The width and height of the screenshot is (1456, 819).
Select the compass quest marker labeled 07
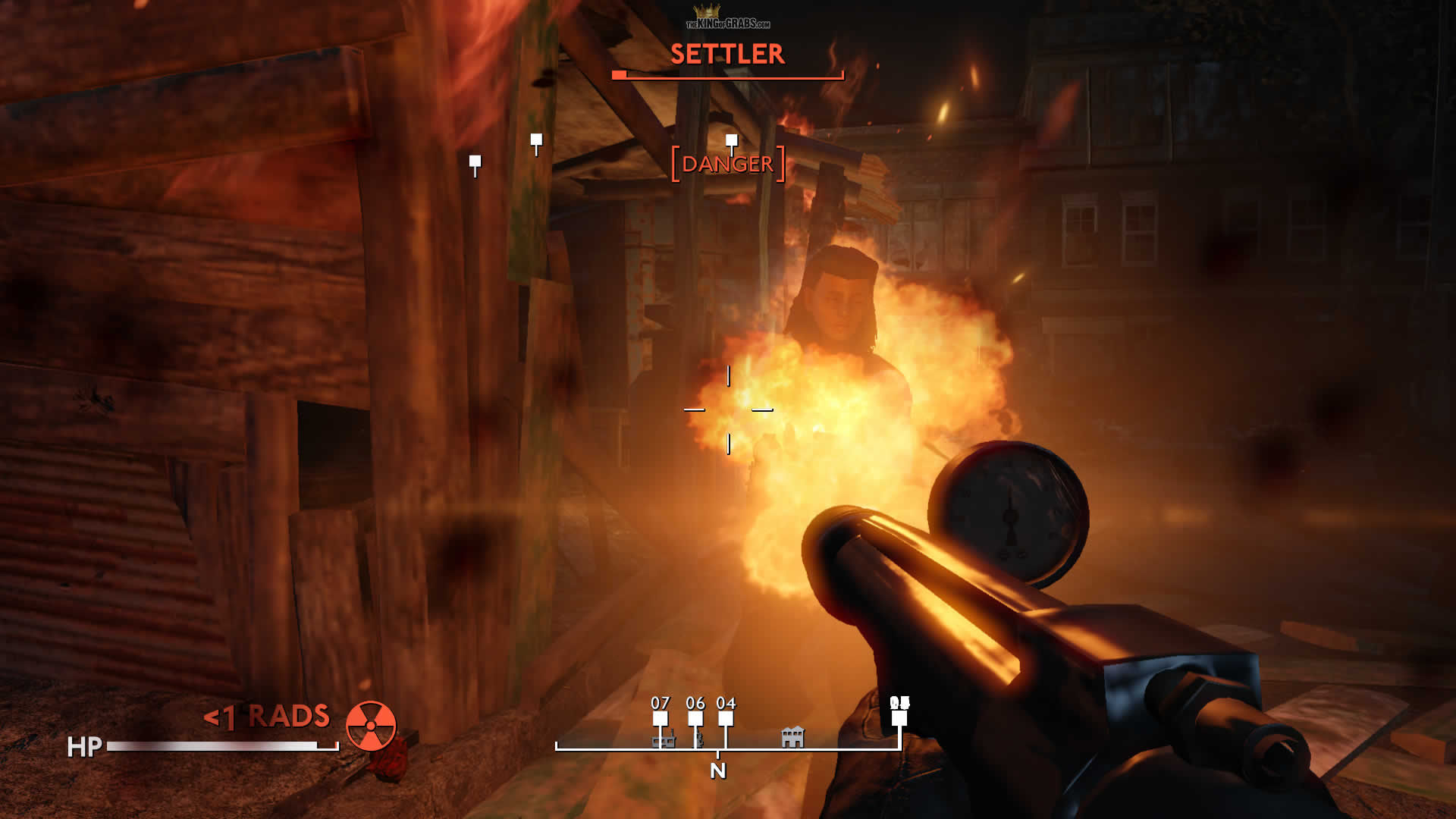pos(661,717)
